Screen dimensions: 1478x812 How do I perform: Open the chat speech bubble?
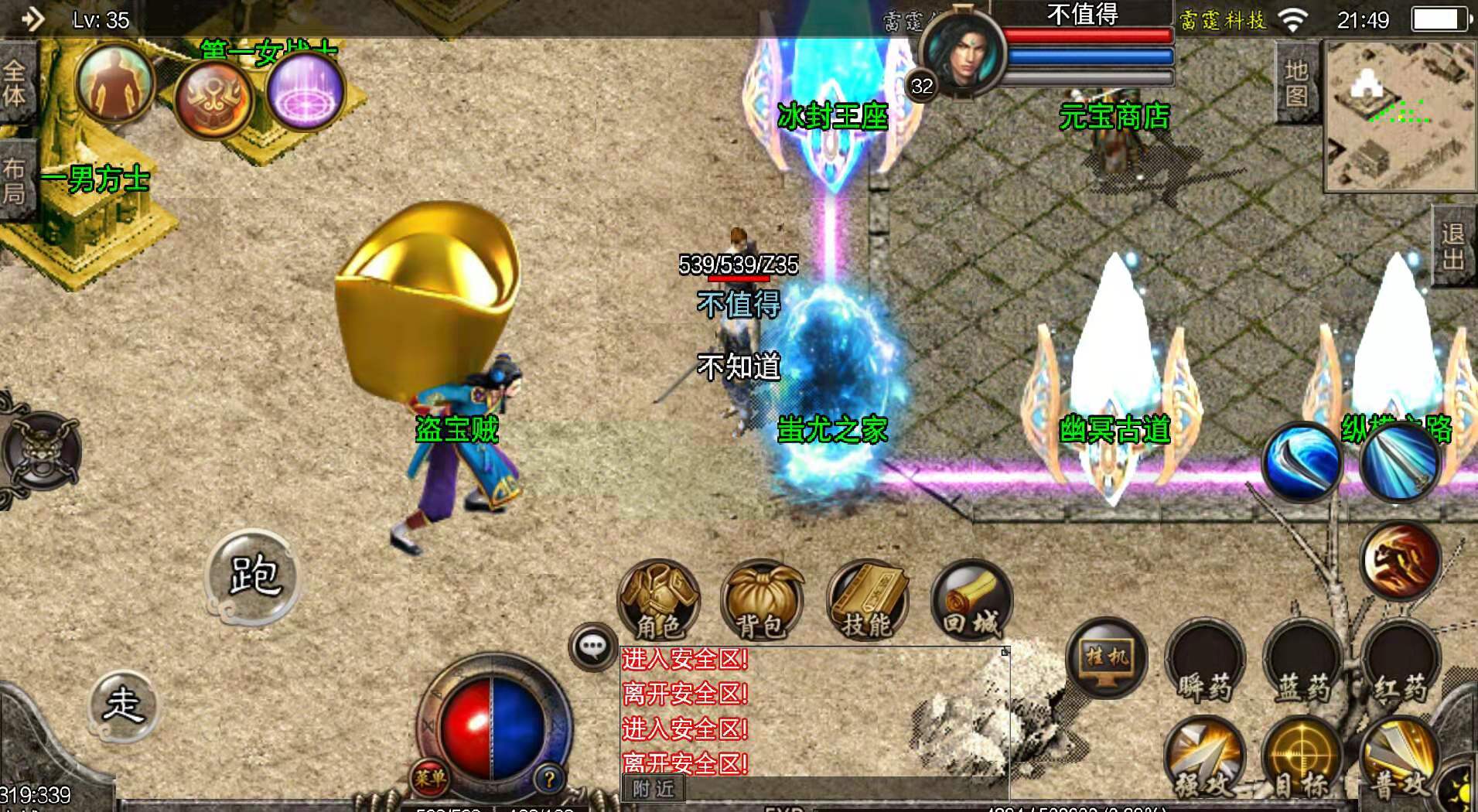point(592,647)
